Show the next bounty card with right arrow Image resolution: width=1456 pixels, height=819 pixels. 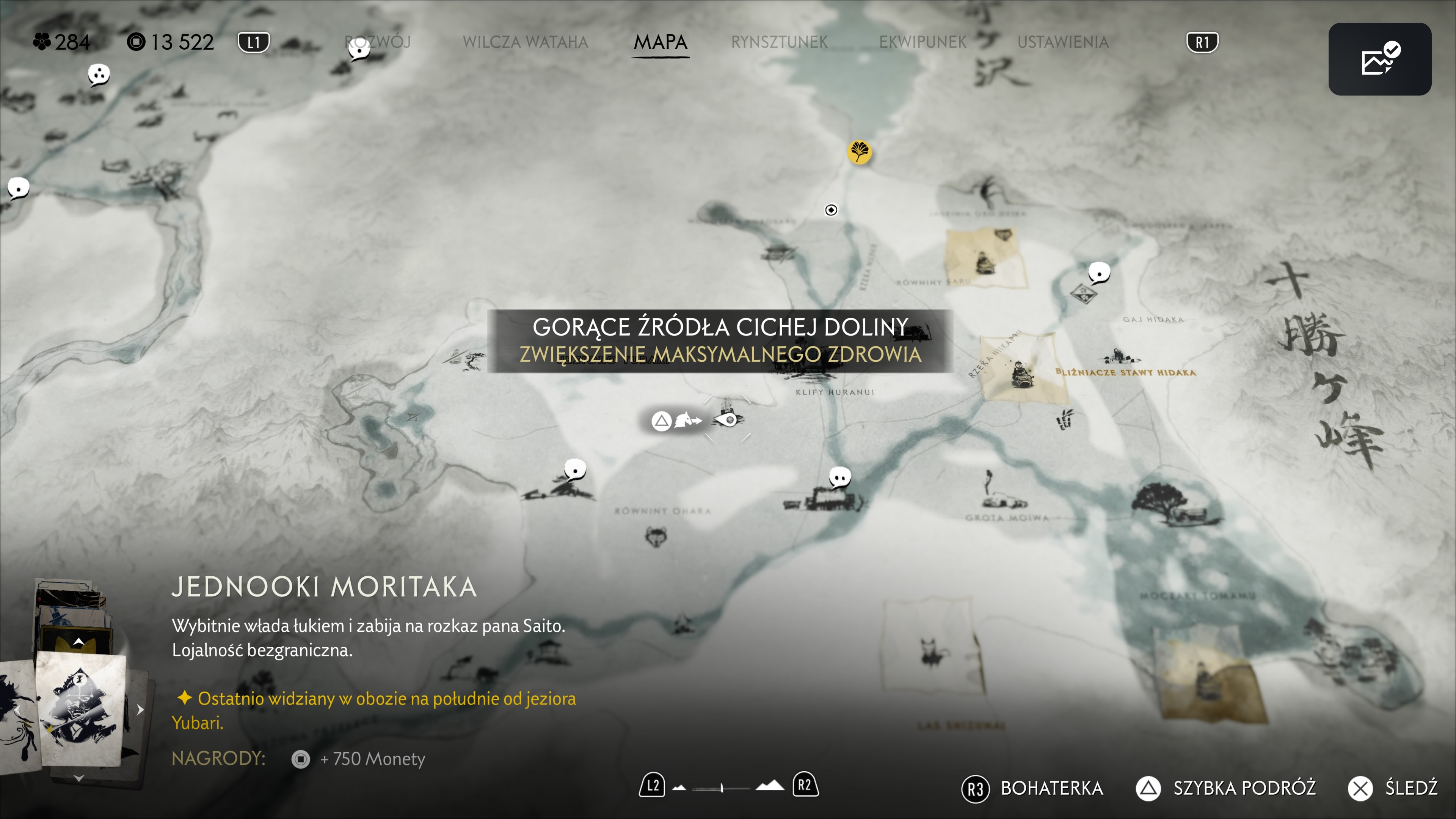(140, 709)
